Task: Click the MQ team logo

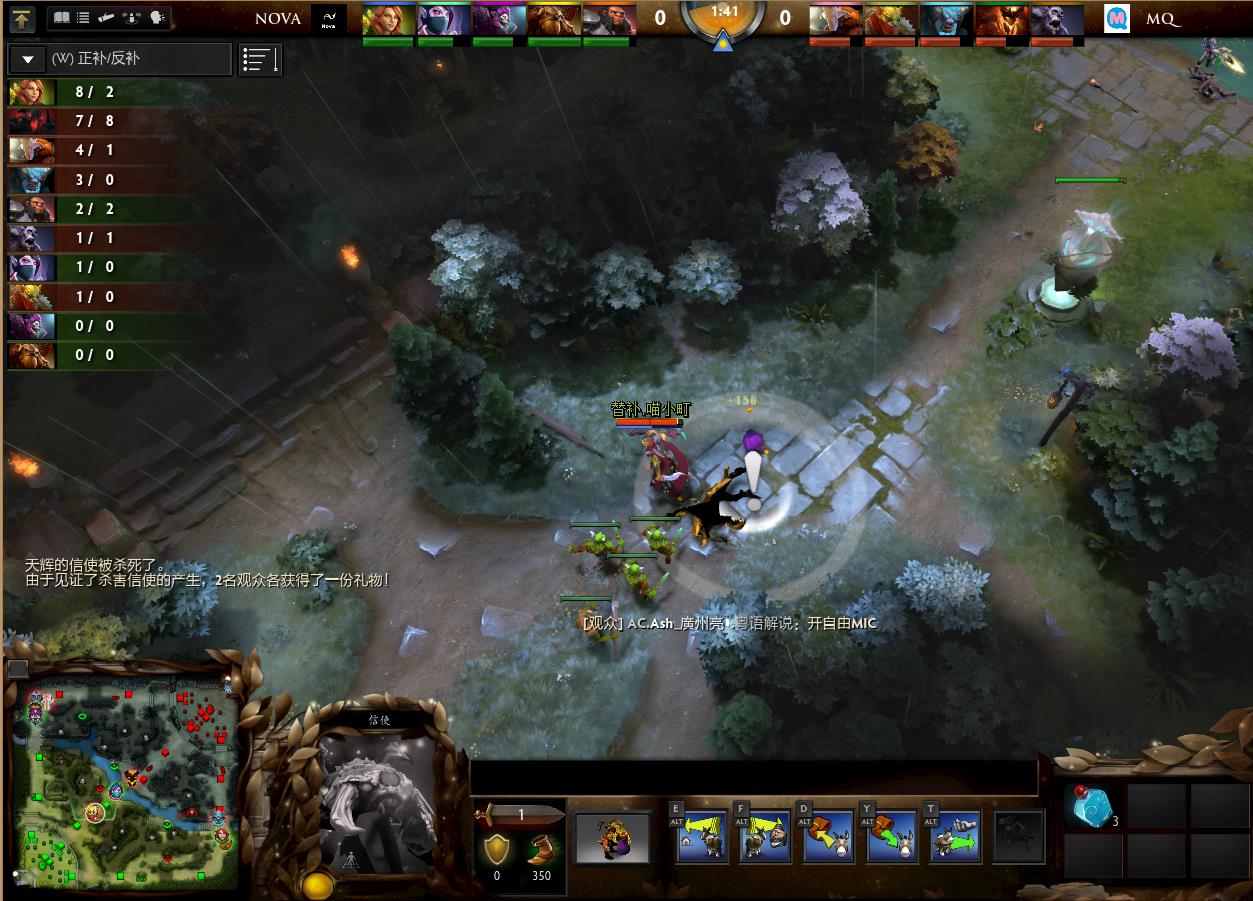Action: click(x=1117, y=19)
